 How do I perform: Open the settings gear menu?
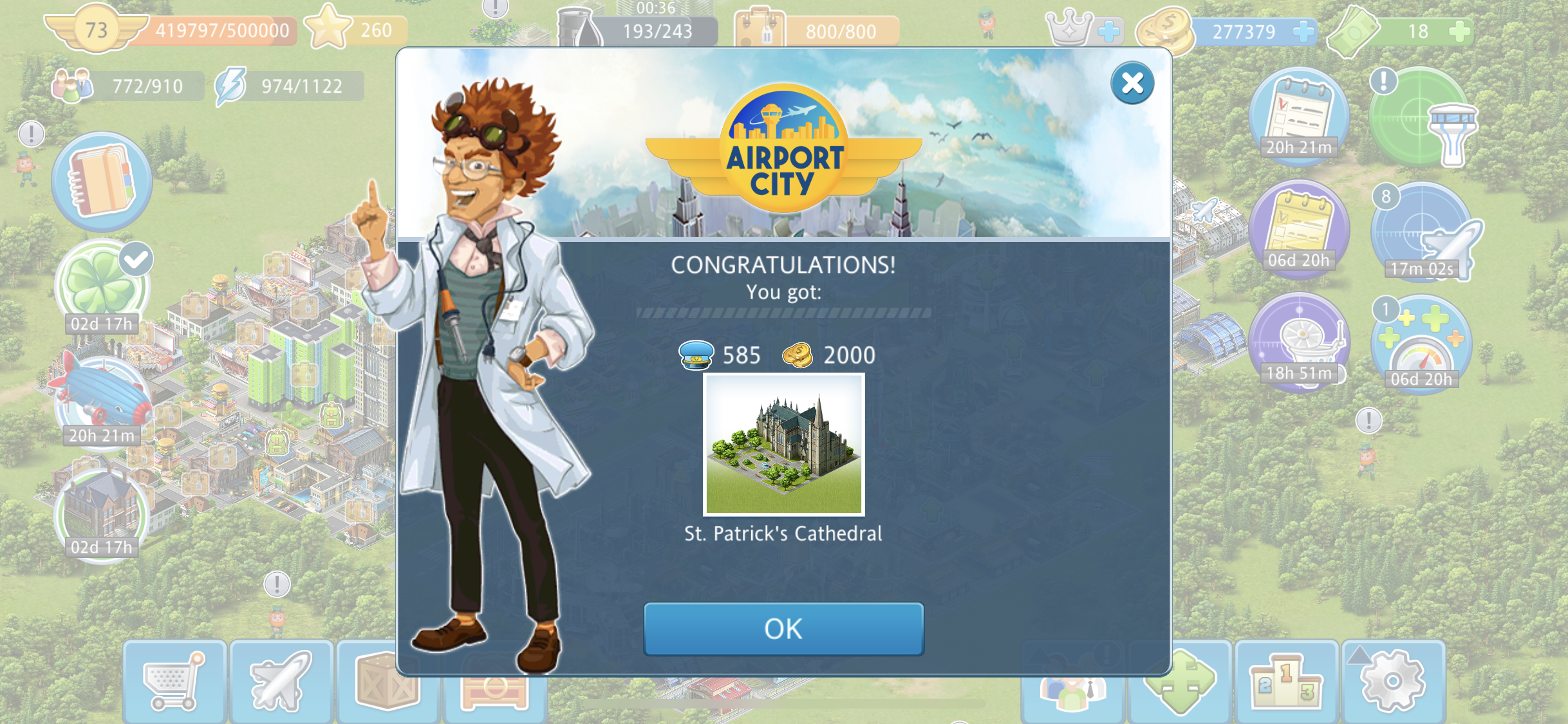coord(1392,682)
